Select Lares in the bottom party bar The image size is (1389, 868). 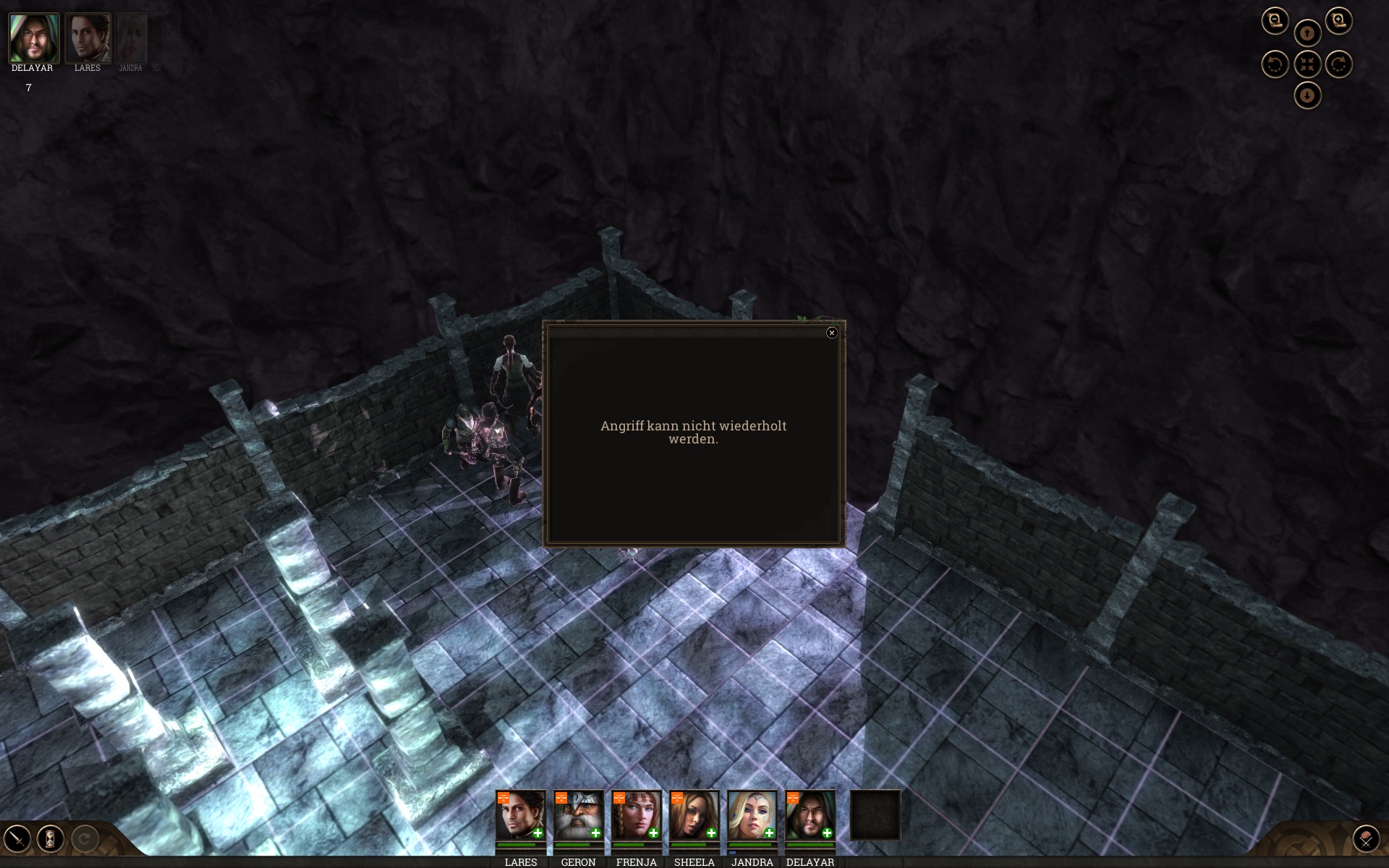click(520, 815)
